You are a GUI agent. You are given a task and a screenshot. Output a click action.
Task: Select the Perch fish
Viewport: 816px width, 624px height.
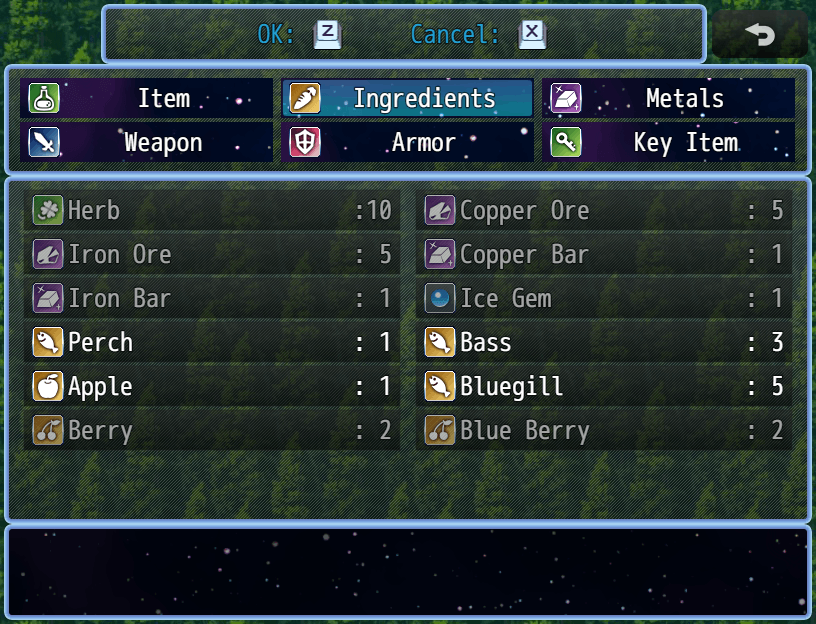pos(212,342)
